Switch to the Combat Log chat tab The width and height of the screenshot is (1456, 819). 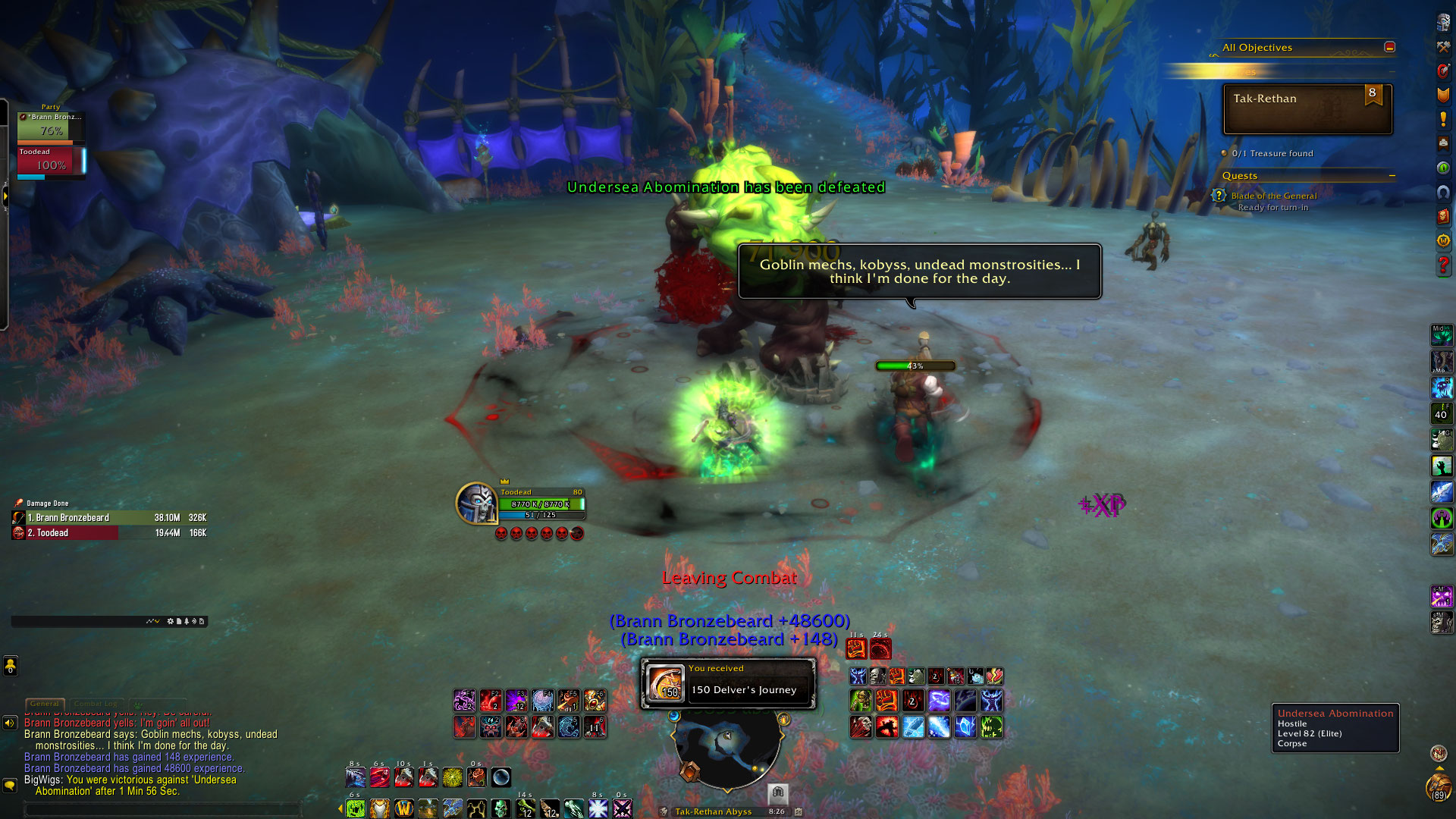[96, 704]
